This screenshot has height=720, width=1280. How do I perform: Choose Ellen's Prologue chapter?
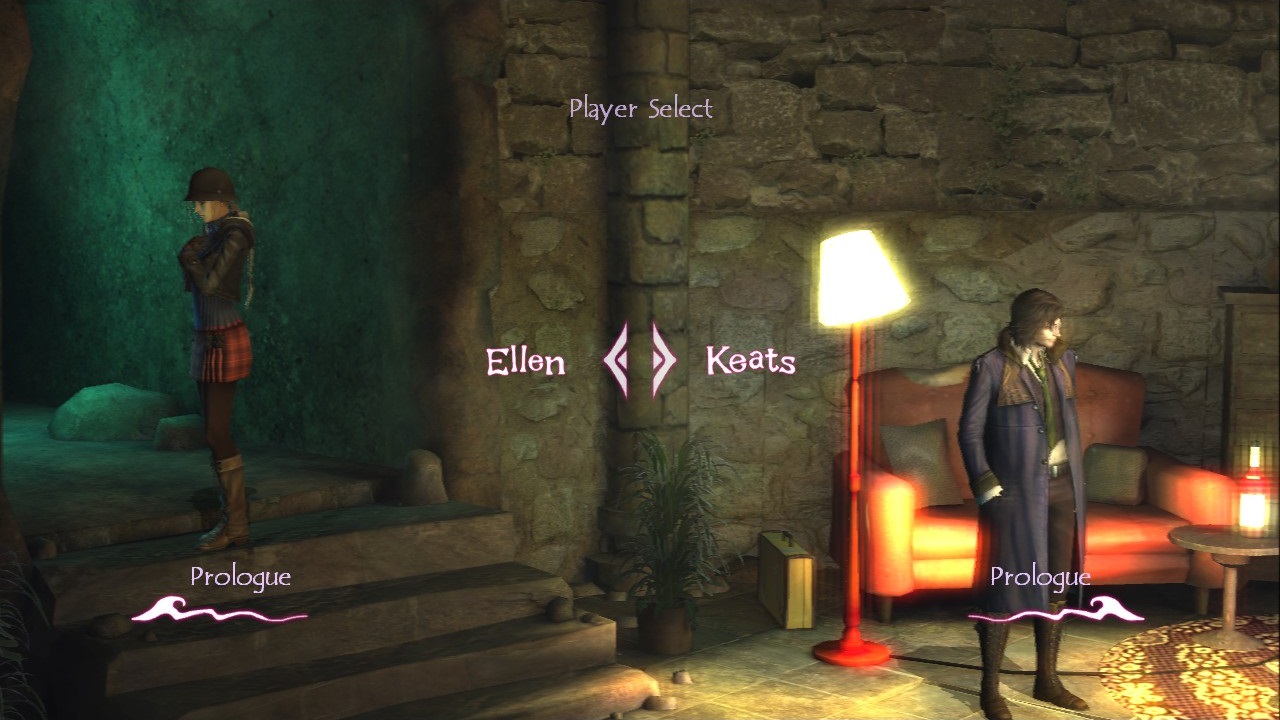(x=238, y=576)
